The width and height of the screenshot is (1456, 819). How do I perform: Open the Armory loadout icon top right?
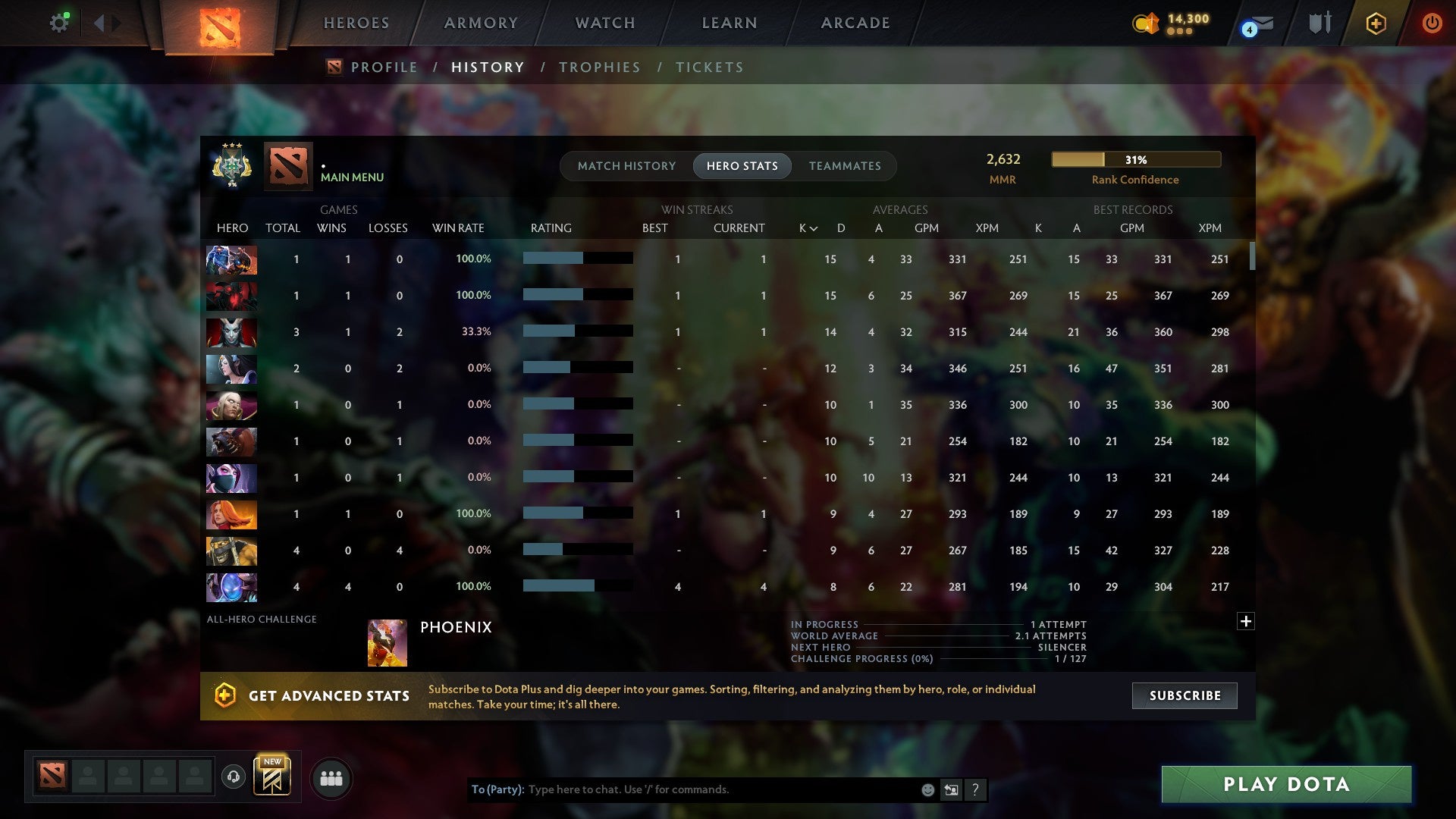click(1319, 23)
